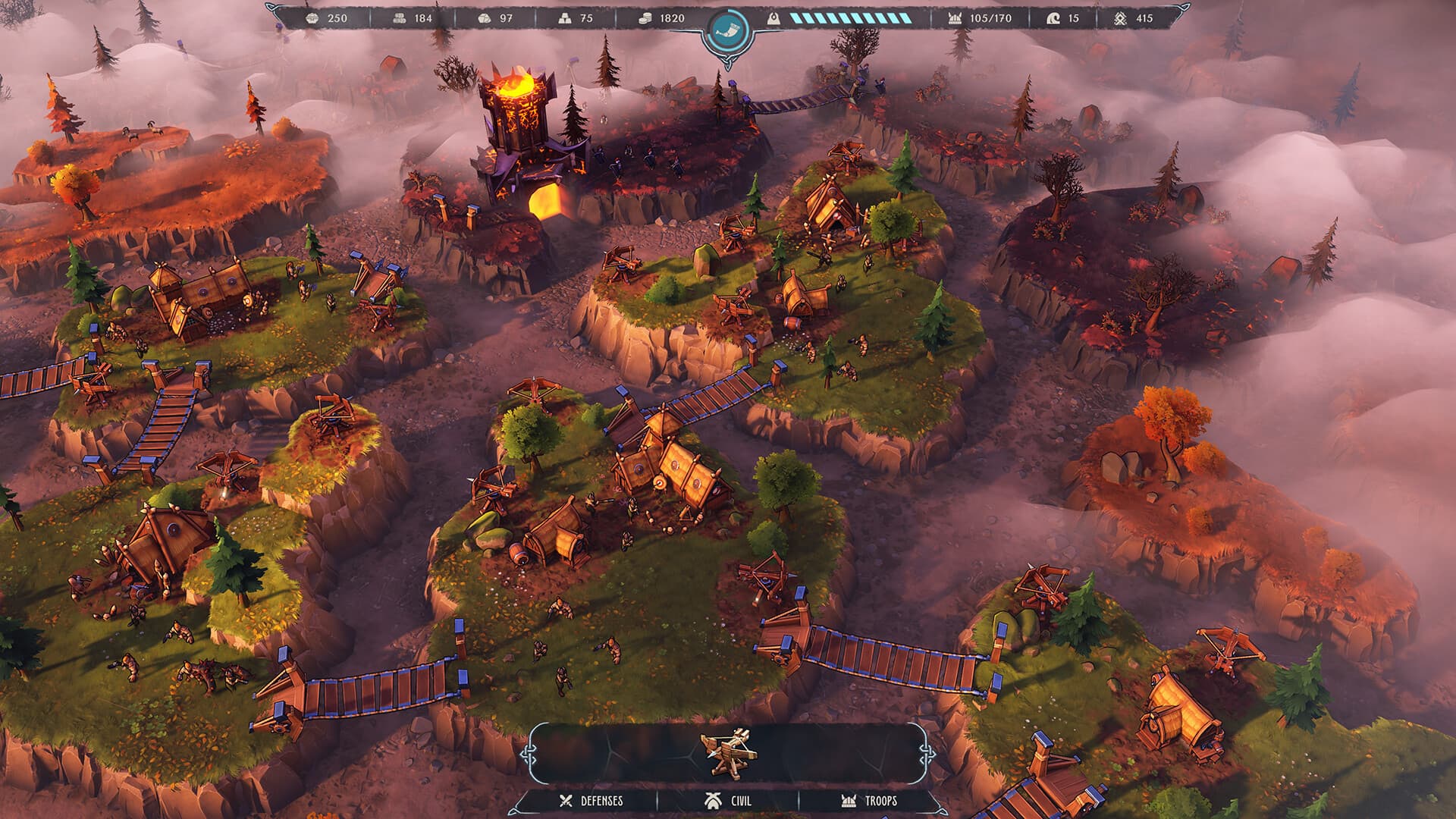Image resolution: width=1456 pixels, height=819 pixels.
Task: Click the crossed tools icon showing 415
Action: [x=1122, y=18]
